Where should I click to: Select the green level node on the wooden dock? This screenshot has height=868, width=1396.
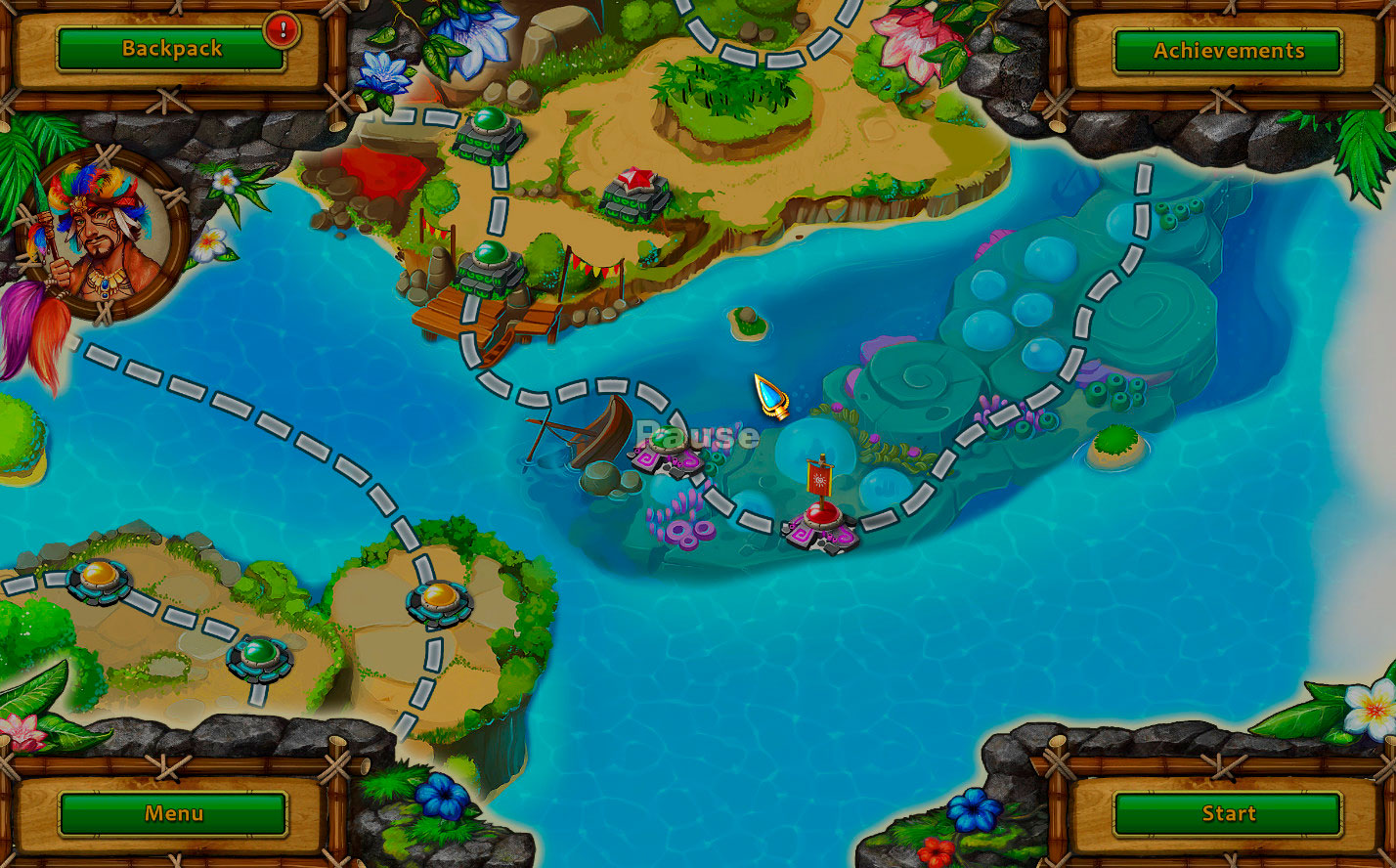[490, 264]
